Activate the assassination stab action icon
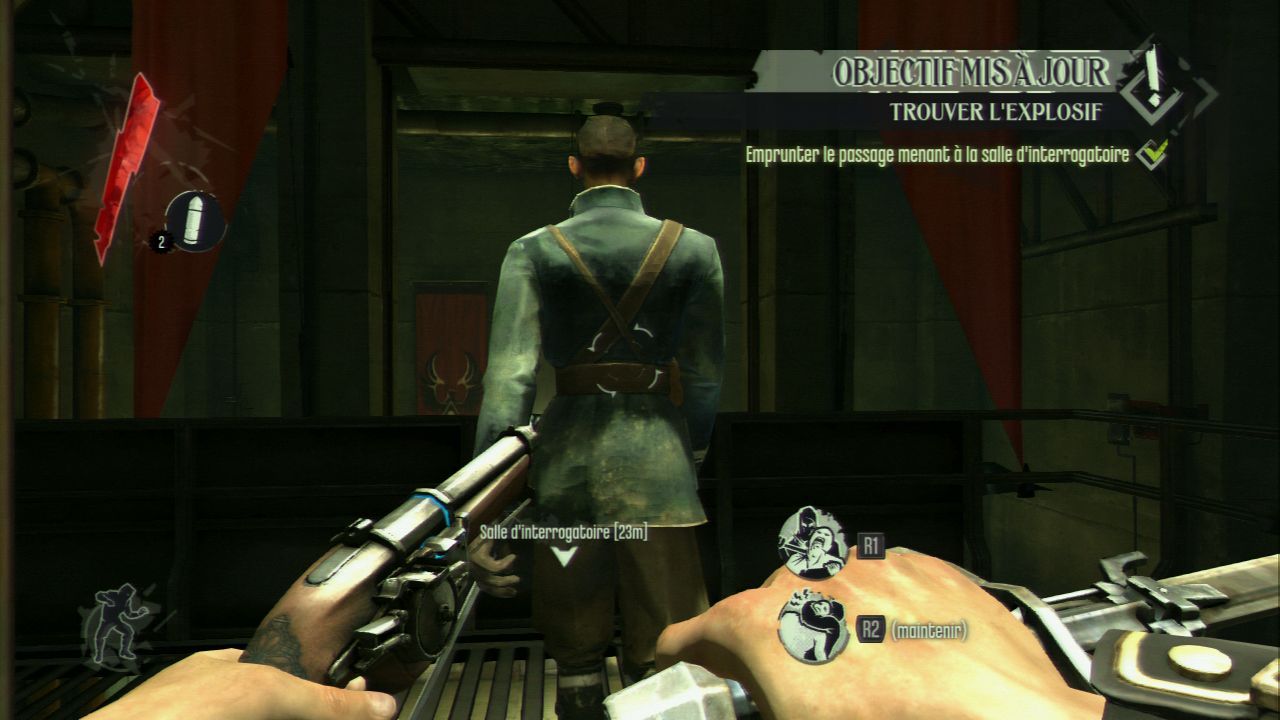Viewport: 1280px width, 720px height. click(x=812, y=543)
